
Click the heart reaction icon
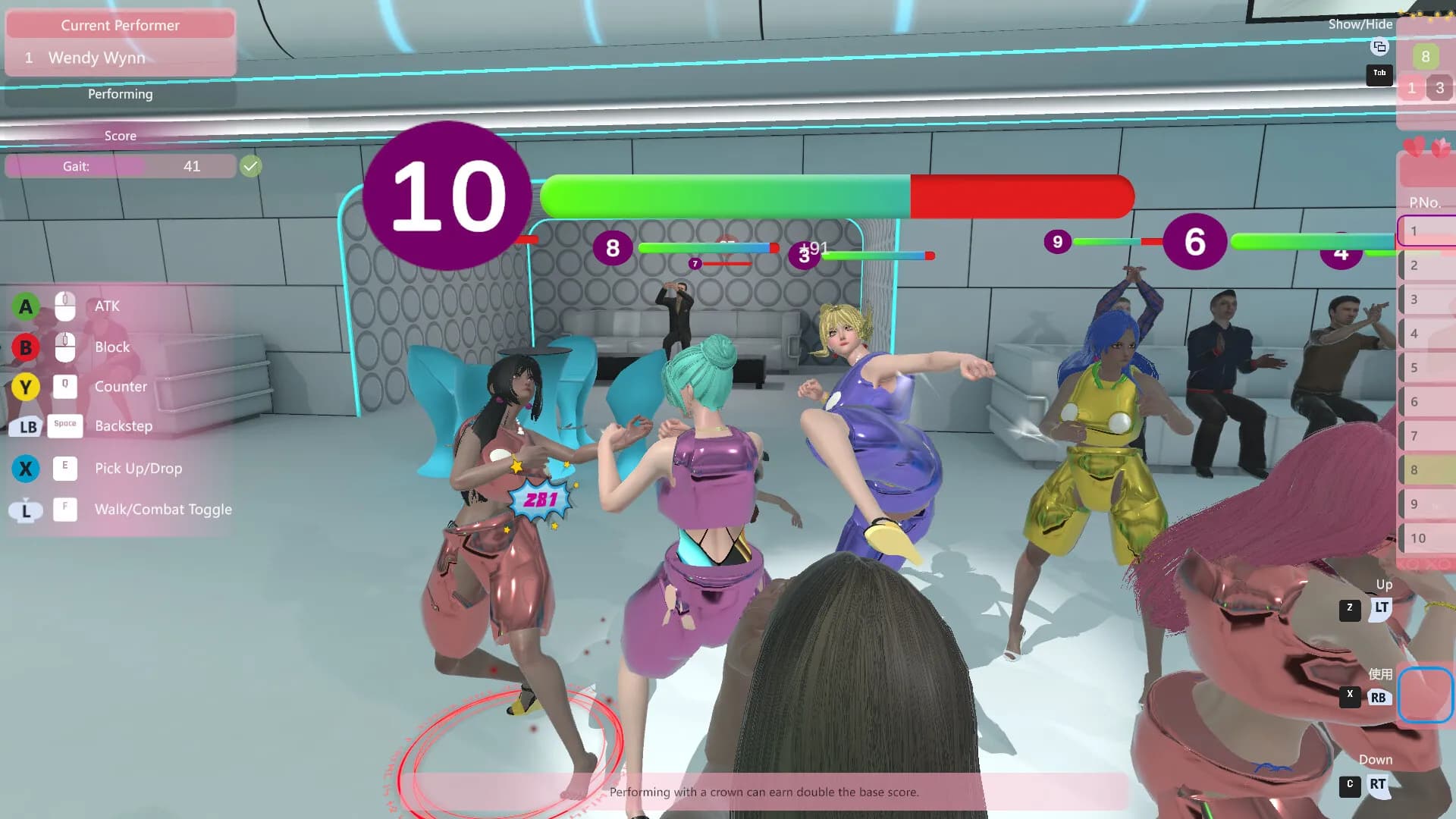pyautogui.click(x=1413, y=146)
